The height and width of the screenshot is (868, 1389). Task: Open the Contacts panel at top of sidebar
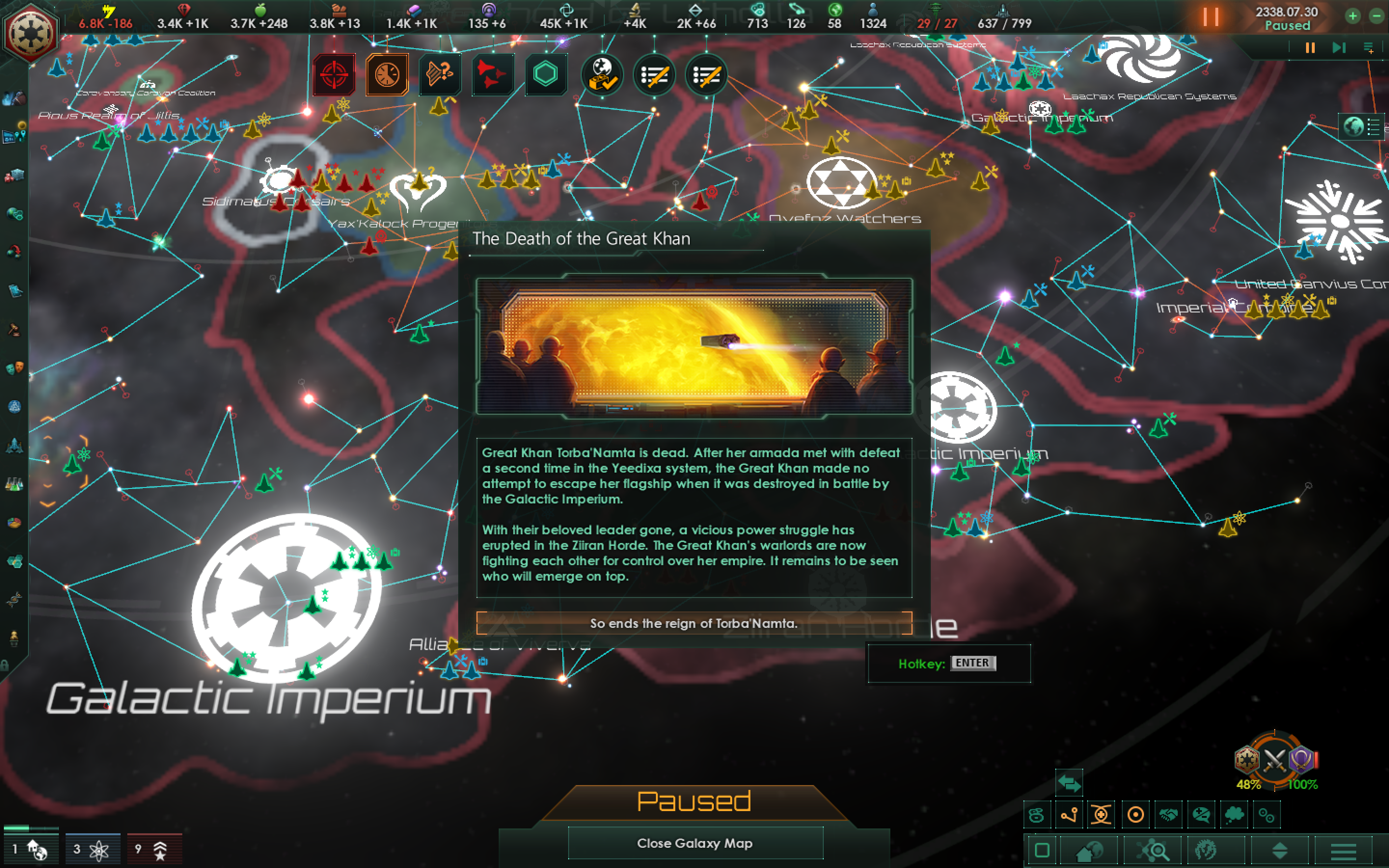pyautogui.click(x=14, y=99)
